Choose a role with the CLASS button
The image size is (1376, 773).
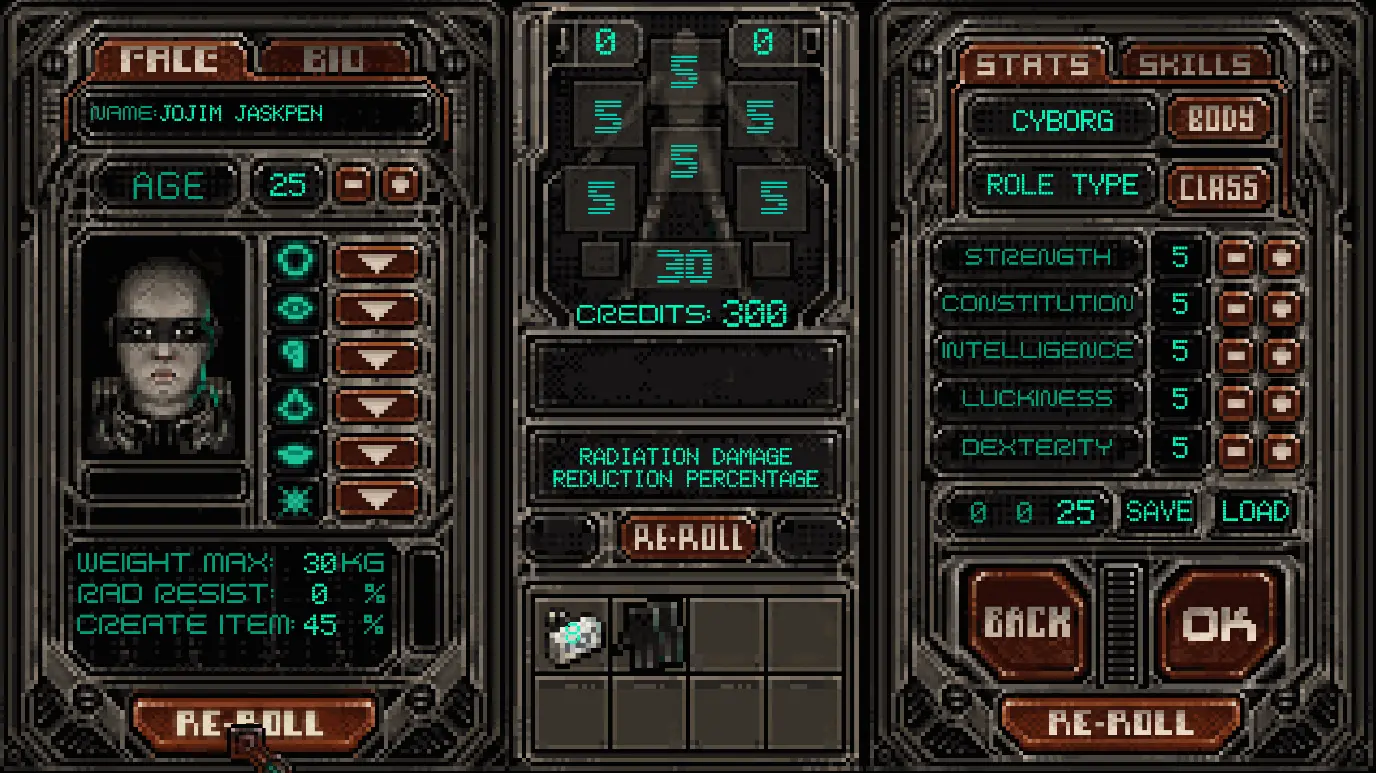click(1218, 187)
